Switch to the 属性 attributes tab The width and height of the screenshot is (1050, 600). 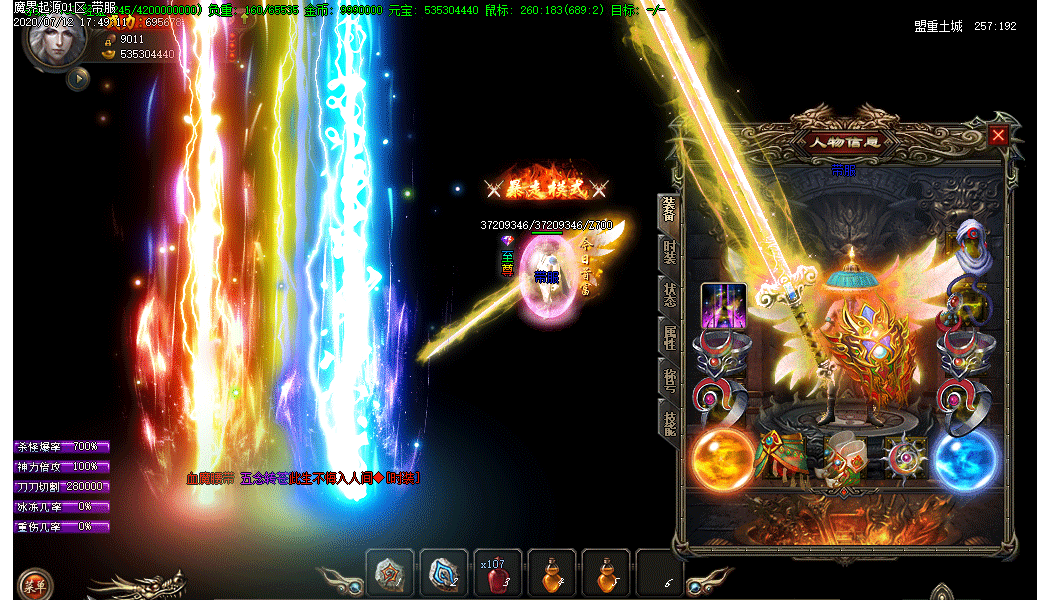coord(669,337)
